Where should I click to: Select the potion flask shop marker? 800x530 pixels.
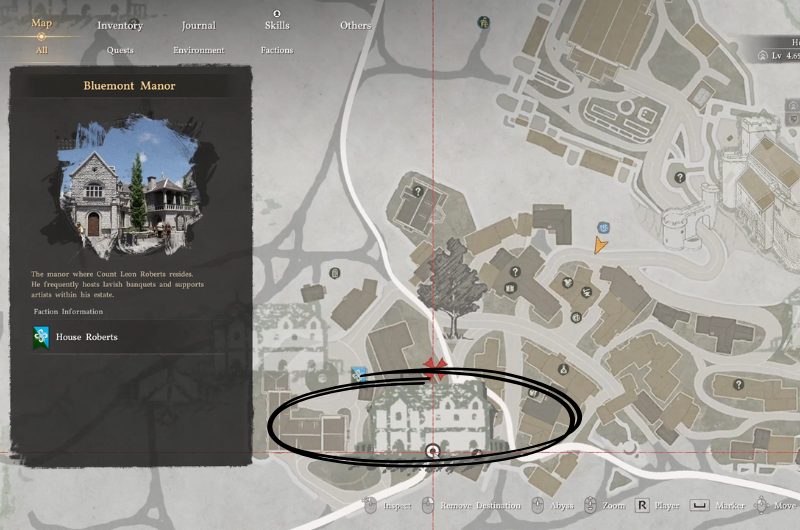click(563, 369)
